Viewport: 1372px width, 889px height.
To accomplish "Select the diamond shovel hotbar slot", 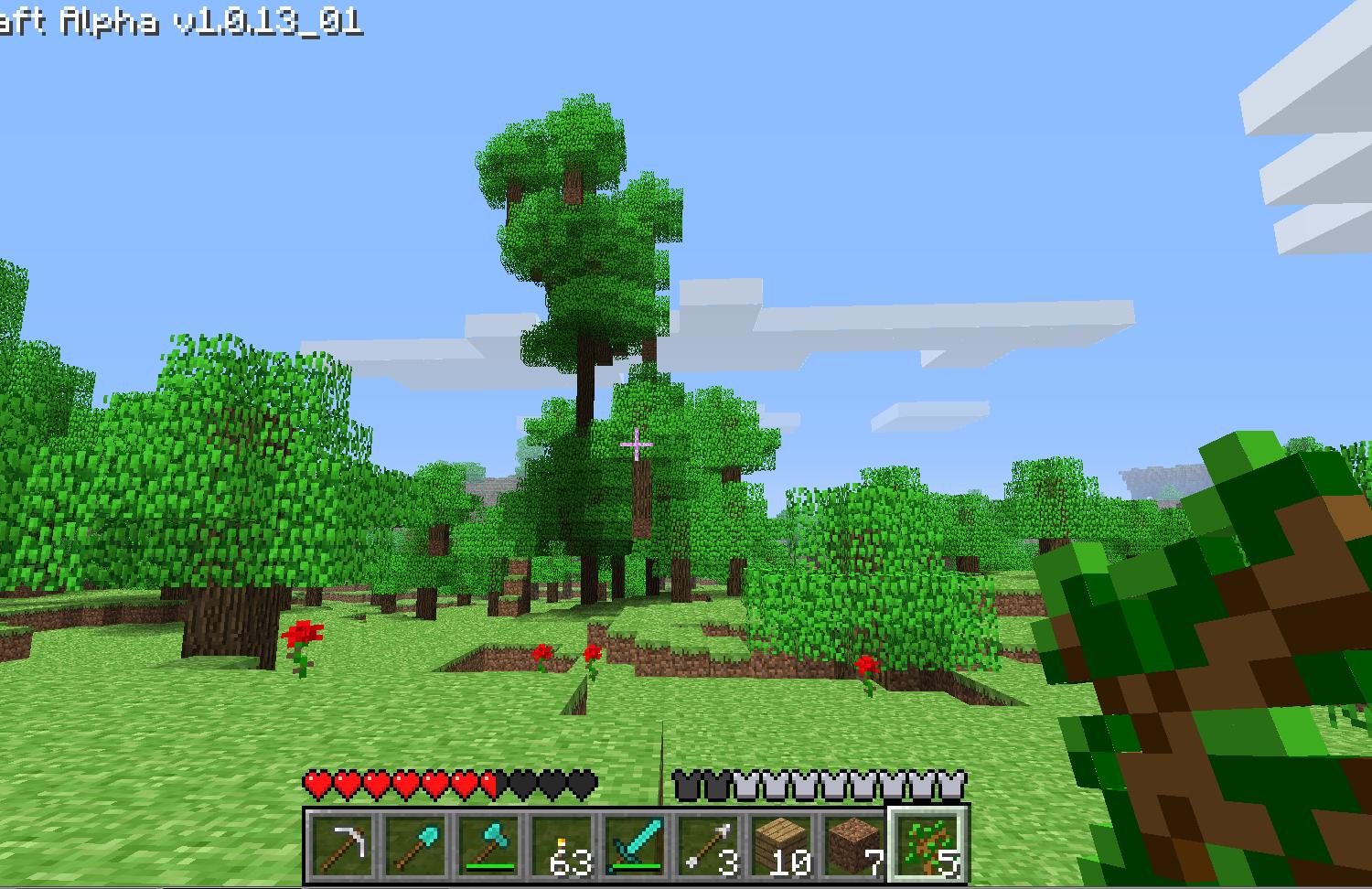I will coord(417,846).
